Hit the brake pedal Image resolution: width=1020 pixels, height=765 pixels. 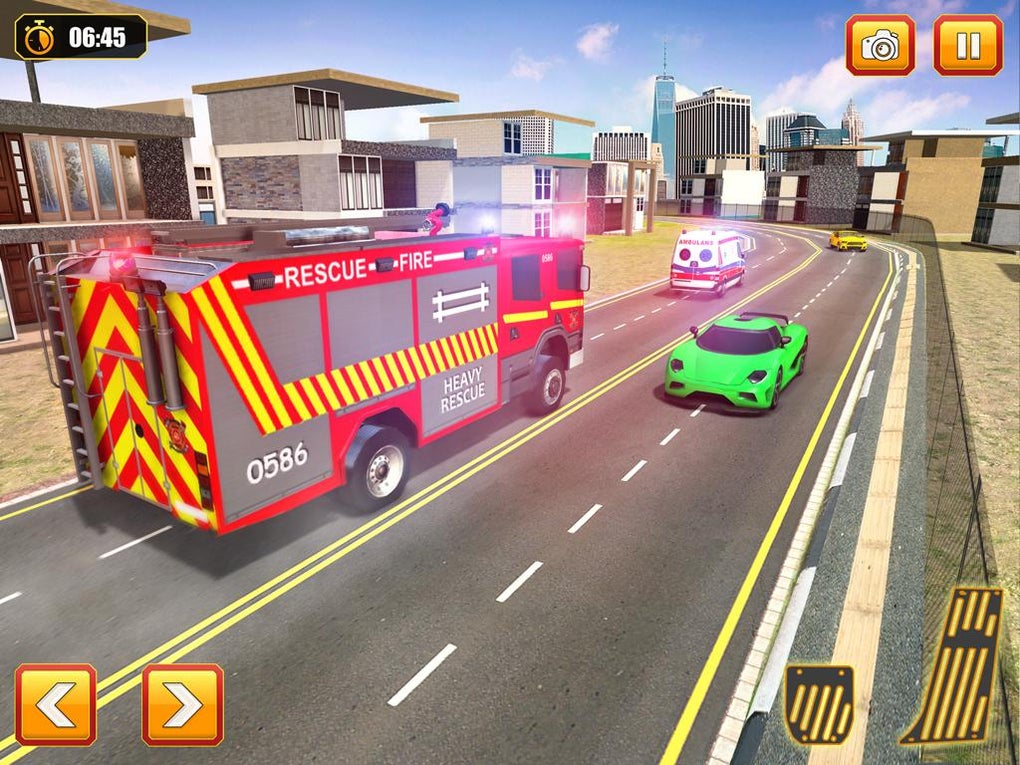(819, 703)
